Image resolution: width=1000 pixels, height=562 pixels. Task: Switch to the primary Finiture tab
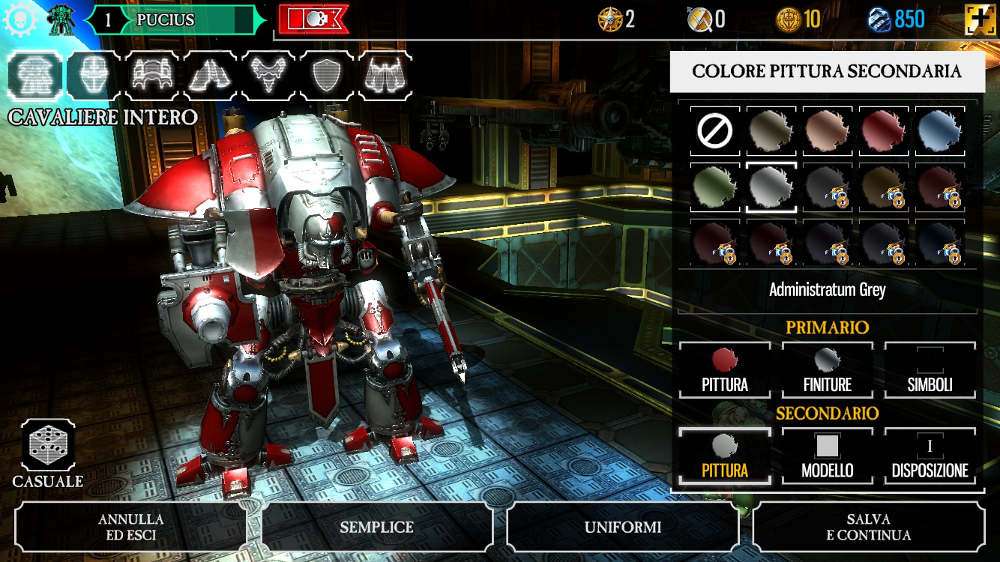(x=827, y=370)
